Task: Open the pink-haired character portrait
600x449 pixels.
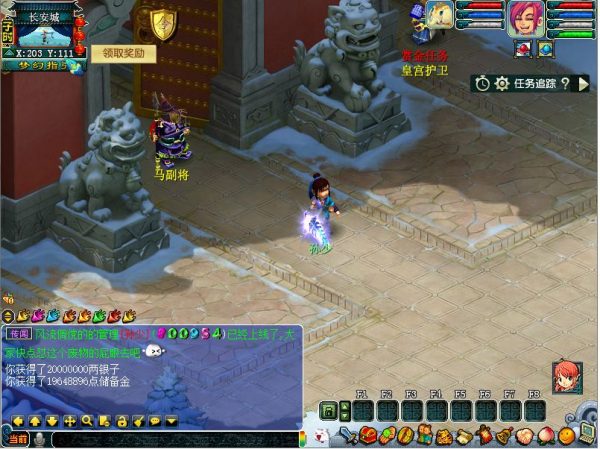Action: point(525,19)
